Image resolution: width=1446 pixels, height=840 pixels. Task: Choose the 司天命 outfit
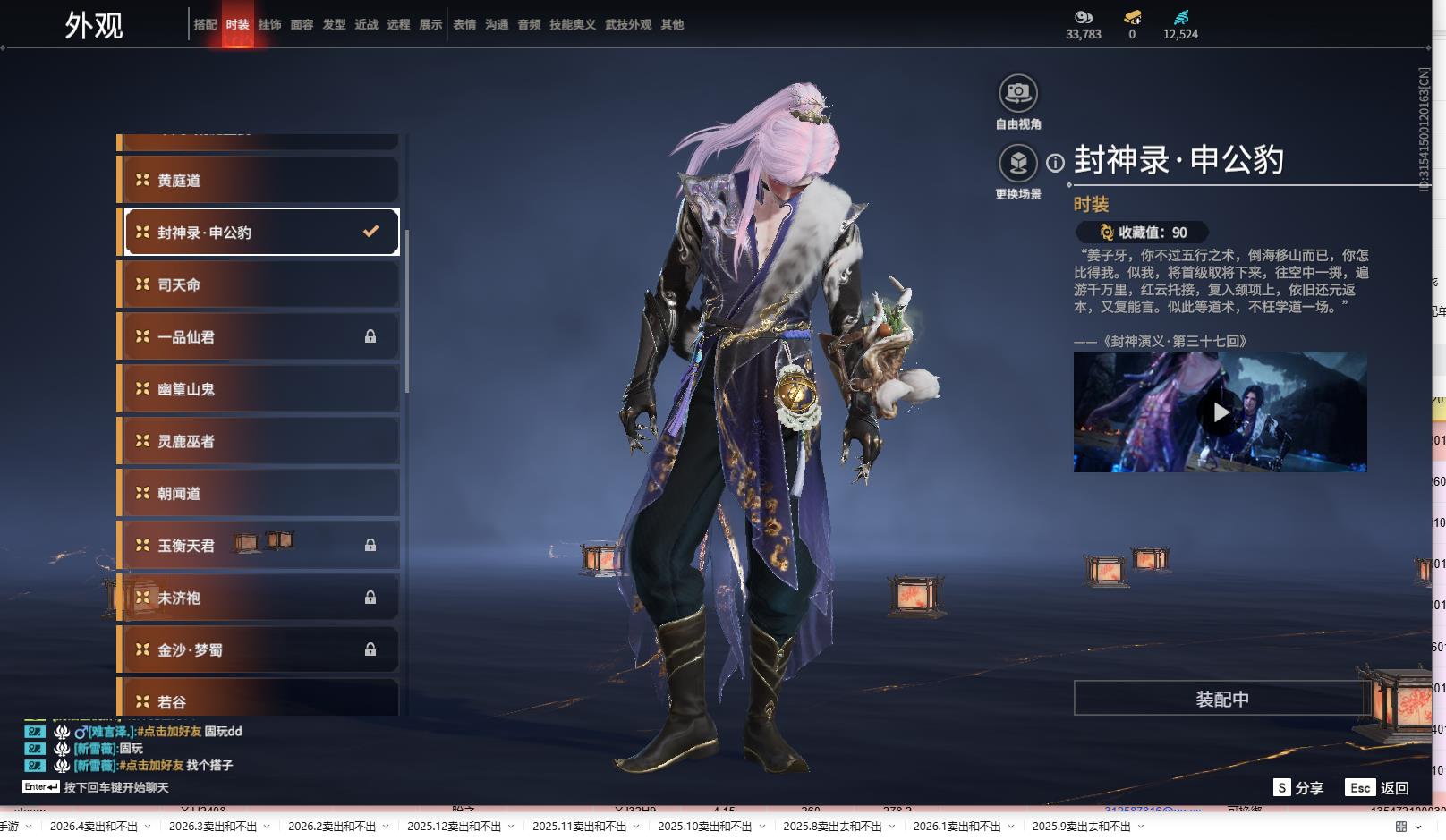(x=259, y=285)
